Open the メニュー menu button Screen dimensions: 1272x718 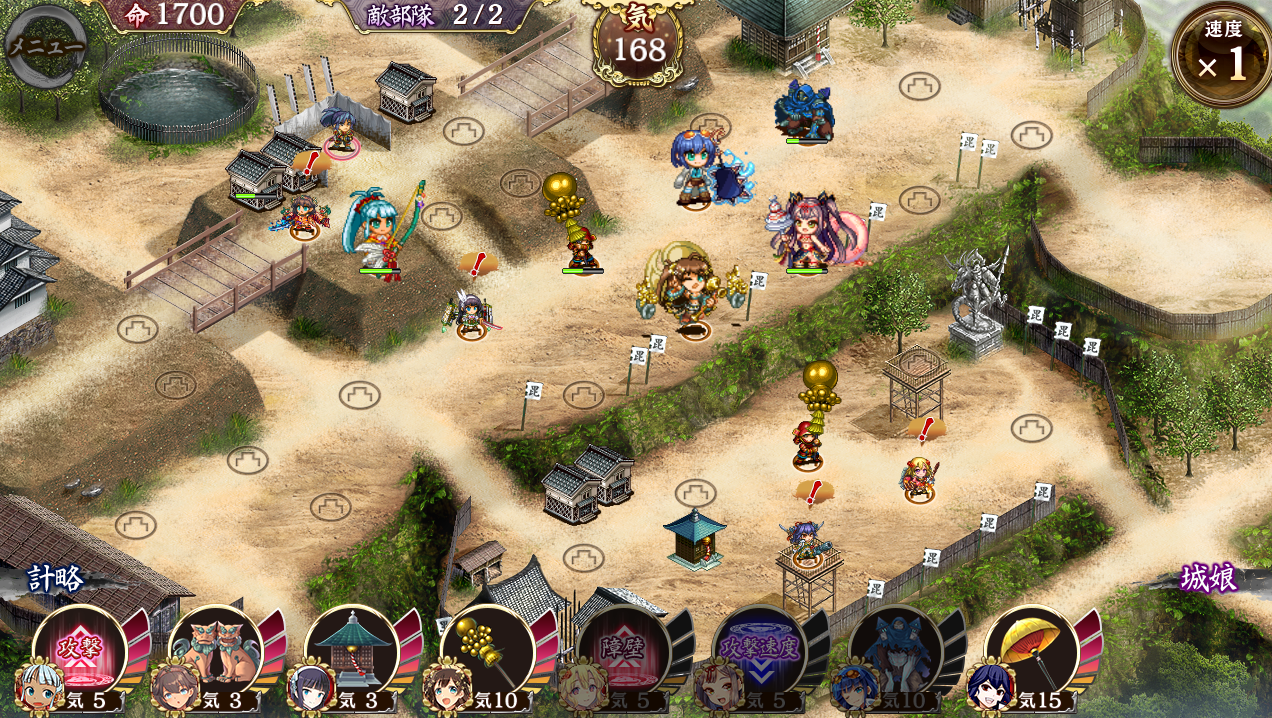click(45, 46)
